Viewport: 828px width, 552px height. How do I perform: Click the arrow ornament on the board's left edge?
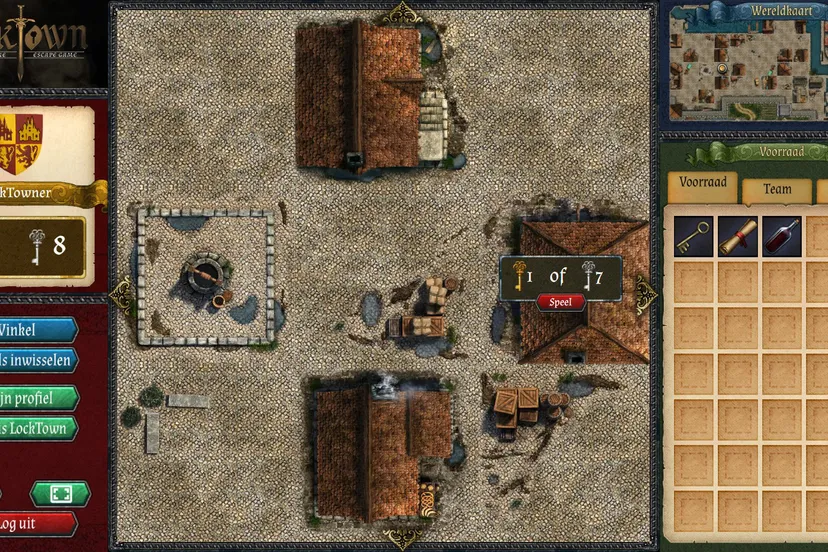point(122,293)
